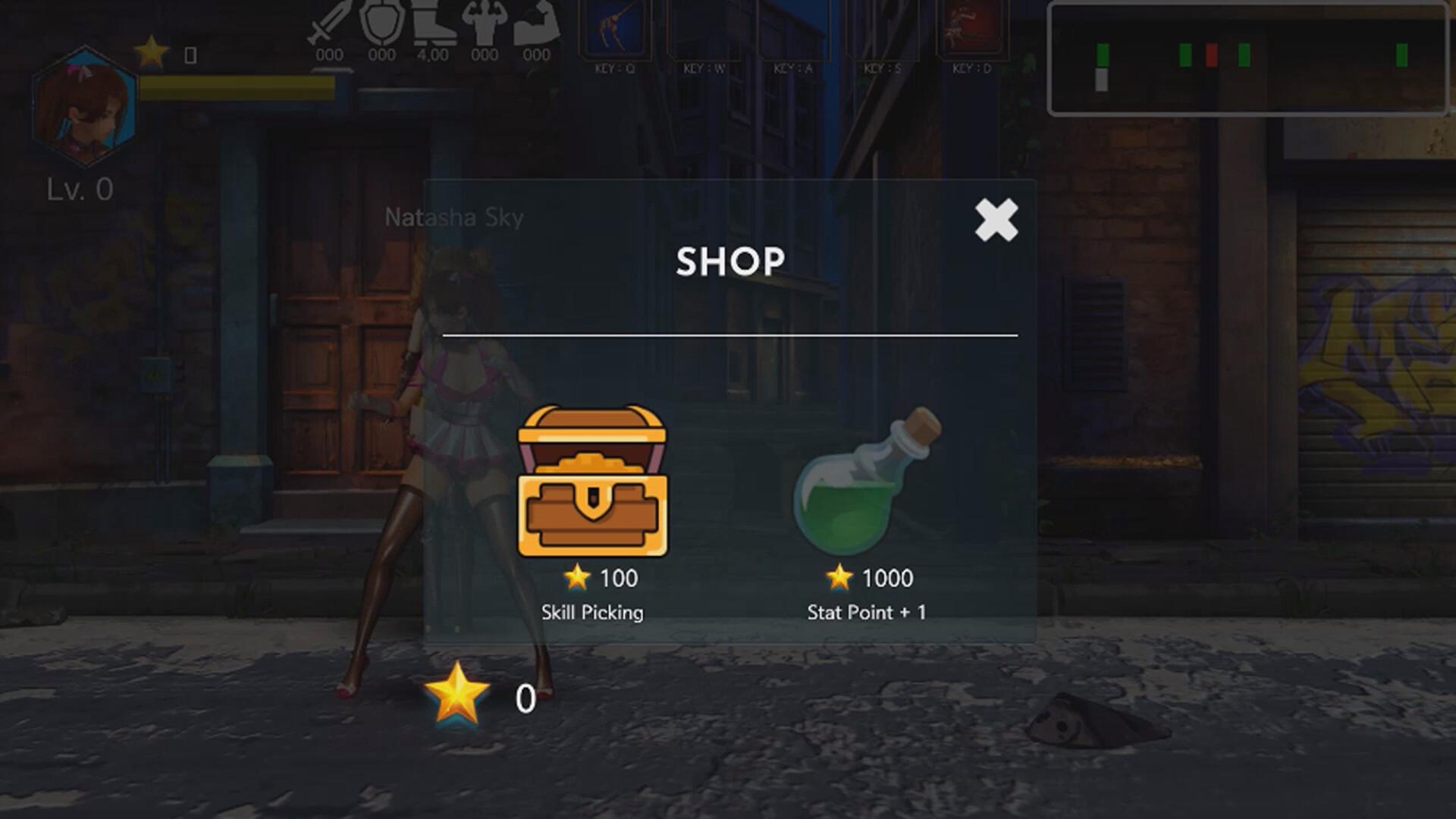1456x819 pixels.
Task: Close the SHOP dialog
Action: [995, 221]
